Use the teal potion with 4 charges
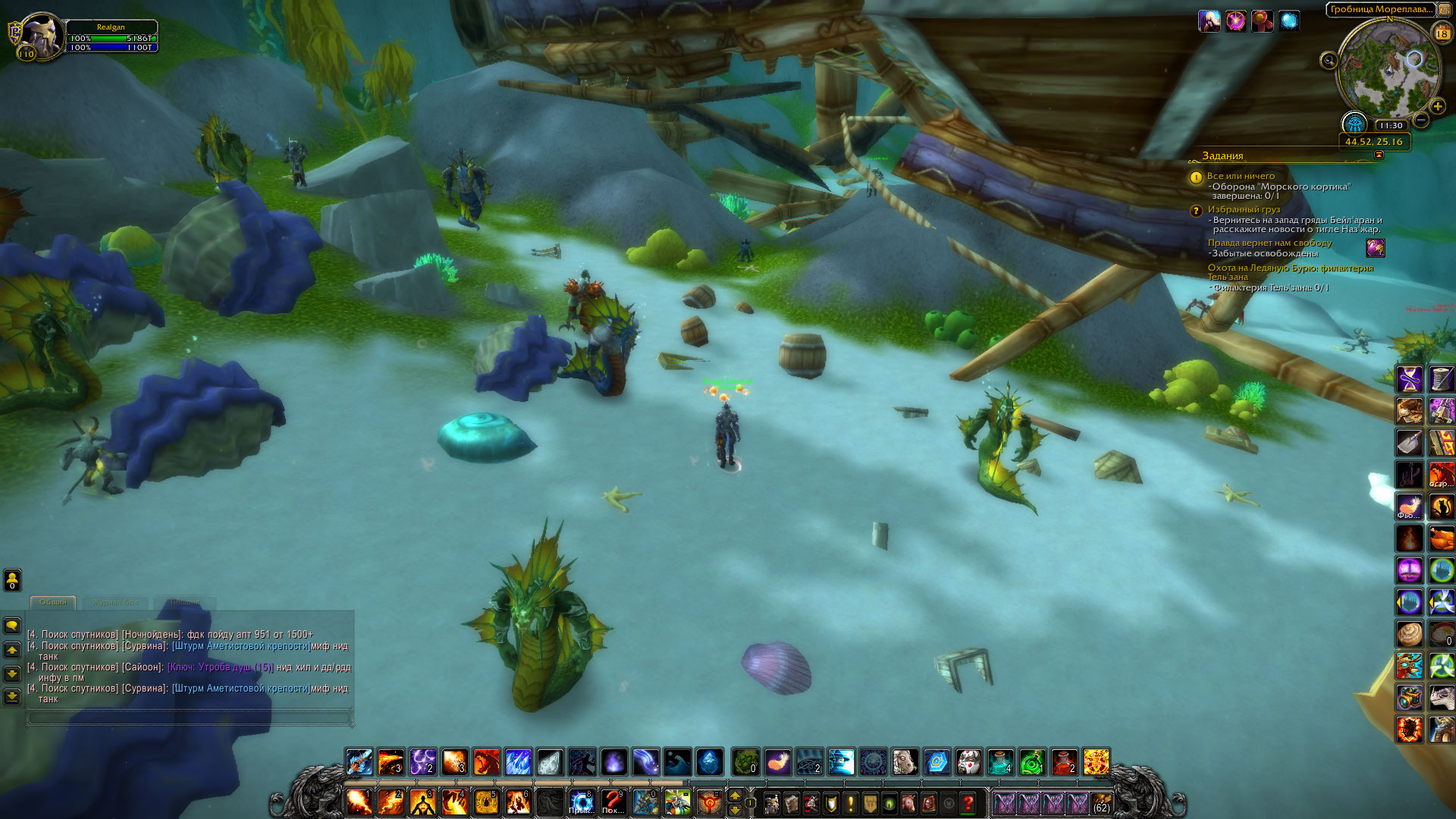Image resolution: width=1456 pixels, height=819 pixels. click(x=1000, y=761)
